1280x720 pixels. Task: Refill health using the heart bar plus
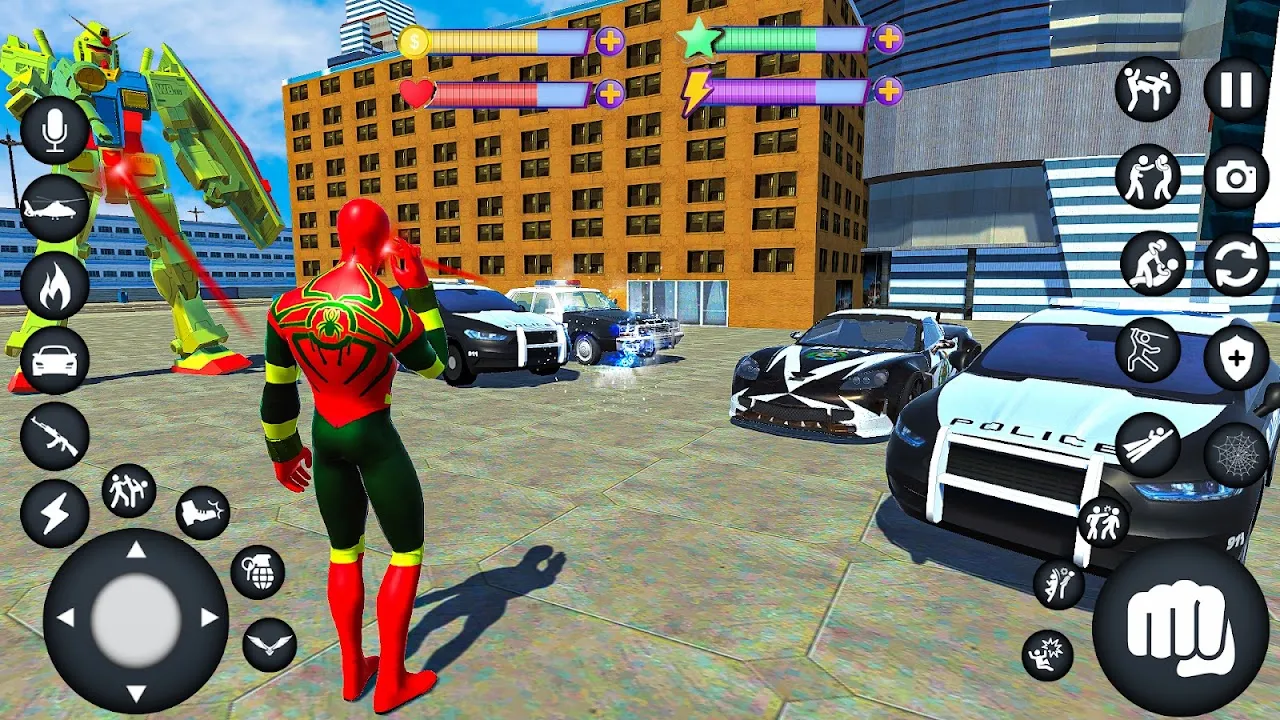[x=610, y=94]
